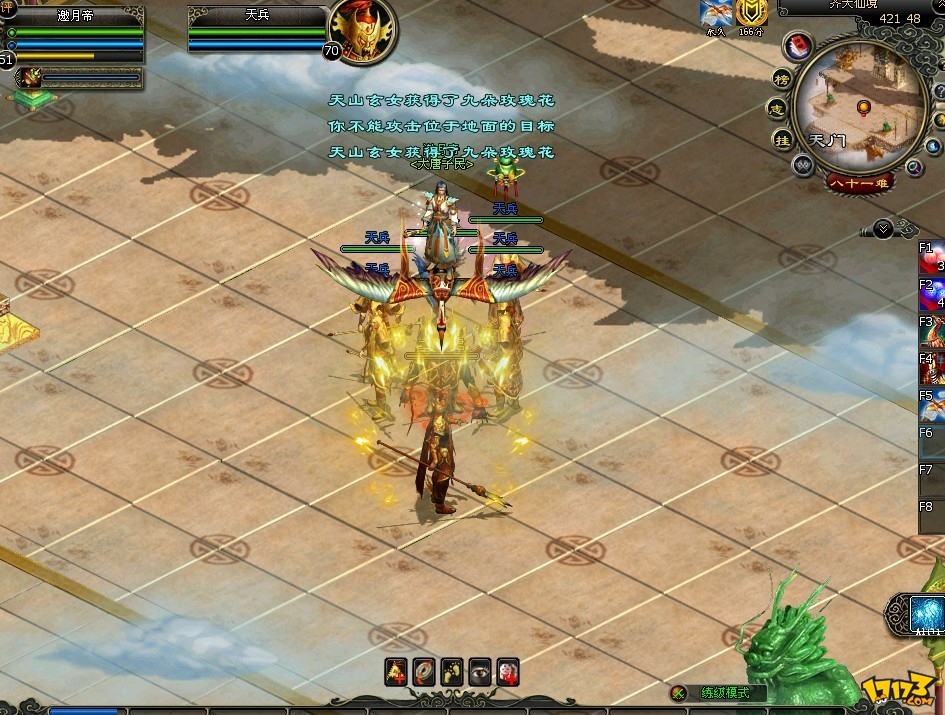Use the footprints skill icon
The image size is (945, 715).
[452, 671]
